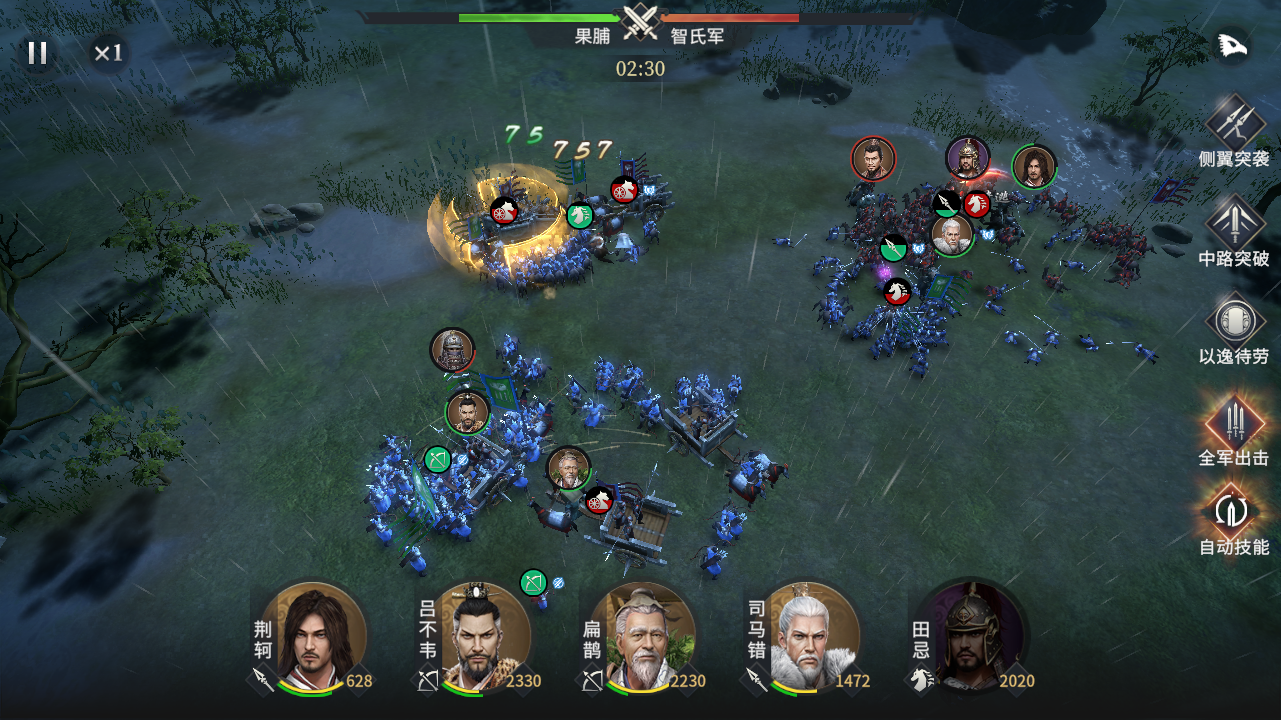The image size is (1281, 720).
Task: Order 全军出击 all-out attack
Action: tap(1234, 421)
